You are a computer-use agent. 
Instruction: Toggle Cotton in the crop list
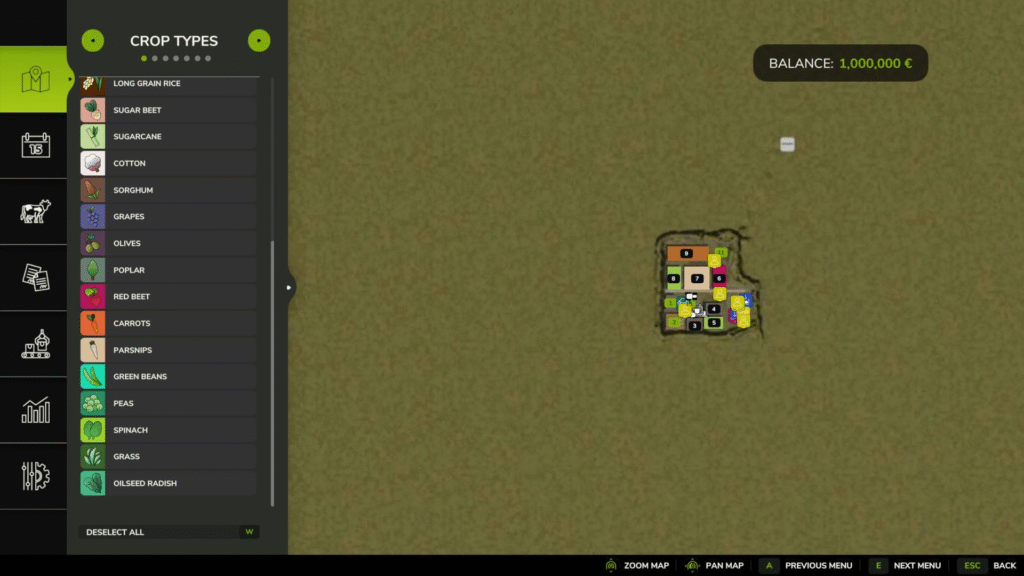168,163
